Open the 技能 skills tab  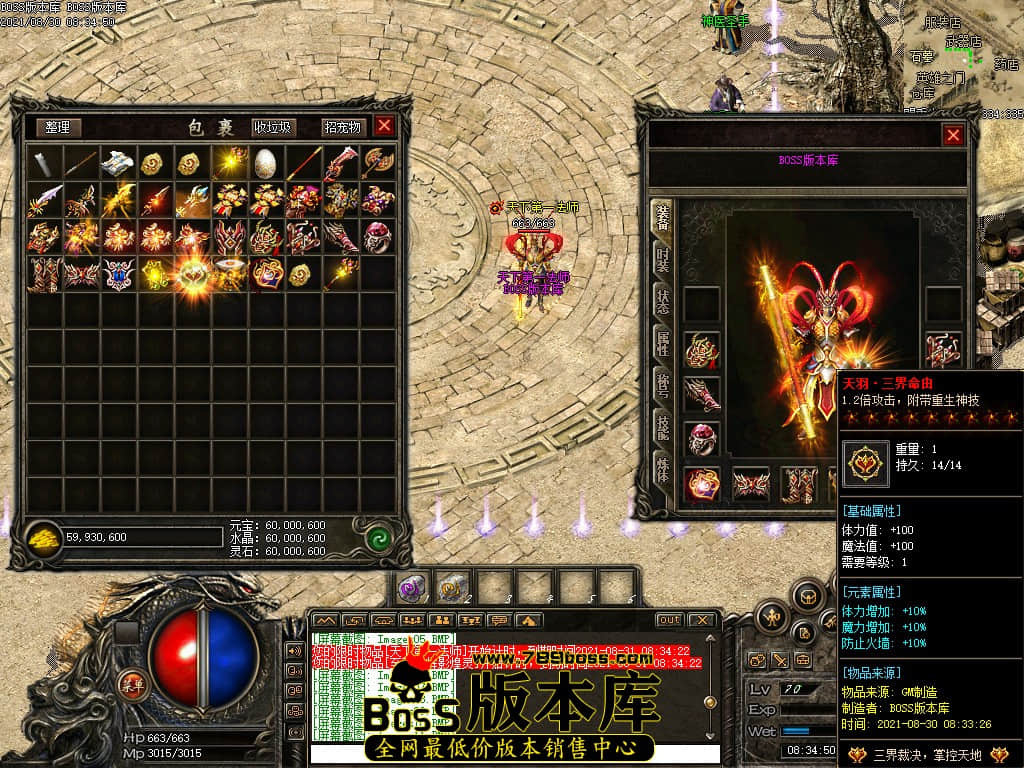[662, 428]
